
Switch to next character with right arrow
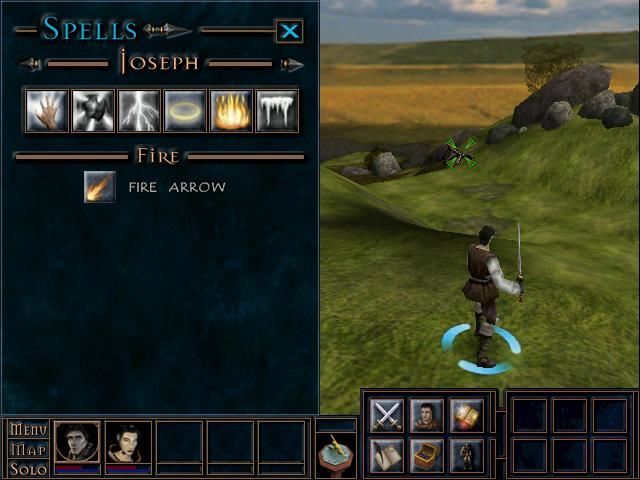click(x=292, y=65)
